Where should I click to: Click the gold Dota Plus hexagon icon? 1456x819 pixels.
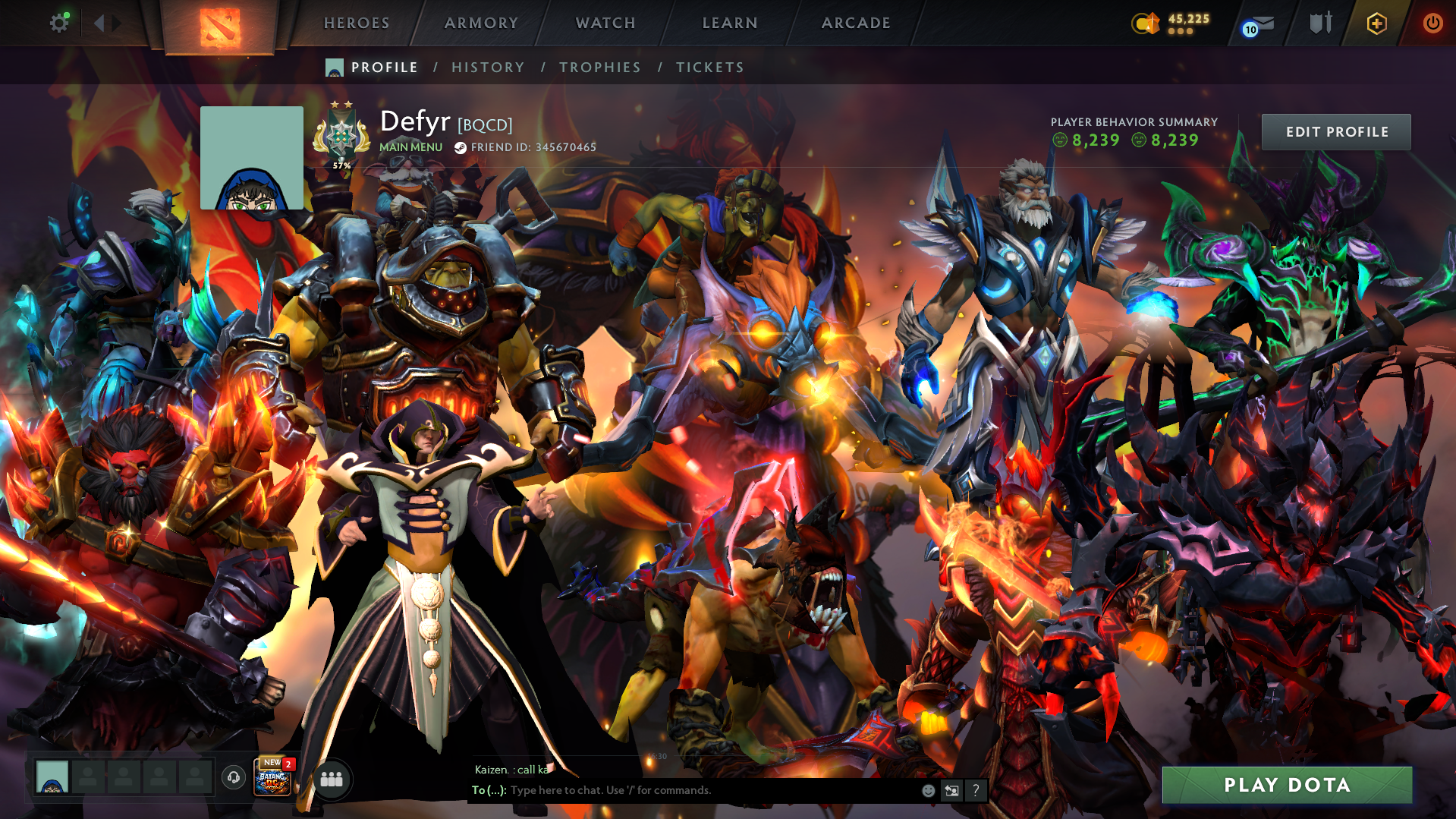(1376, 24)
